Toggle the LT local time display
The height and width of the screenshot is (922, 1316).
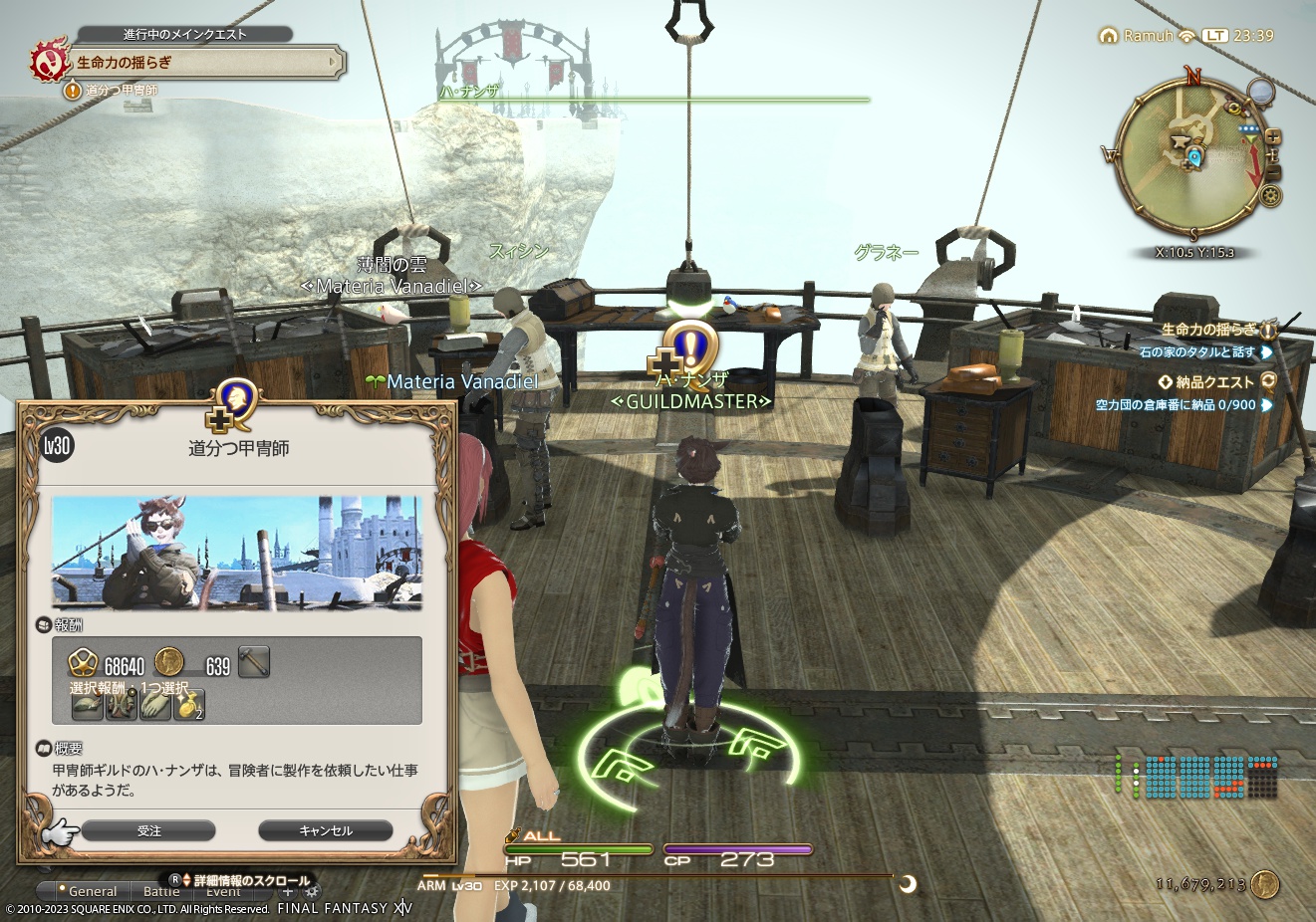pyautogui.click(x=1214, y=36)
